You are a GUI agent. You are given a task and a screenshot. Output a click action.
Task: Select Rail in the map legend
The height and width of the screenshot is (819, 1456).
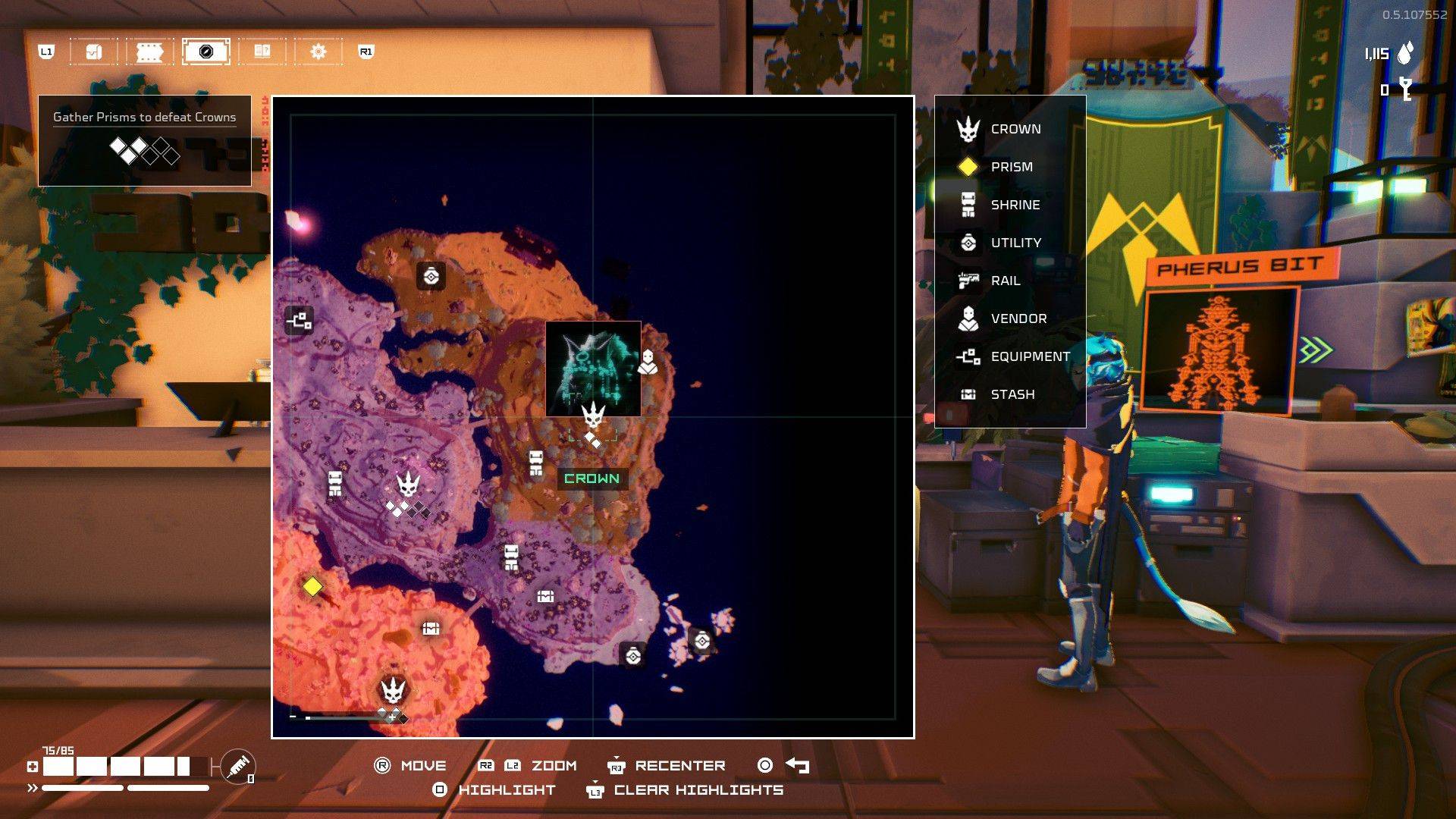tap(1005, 281)
